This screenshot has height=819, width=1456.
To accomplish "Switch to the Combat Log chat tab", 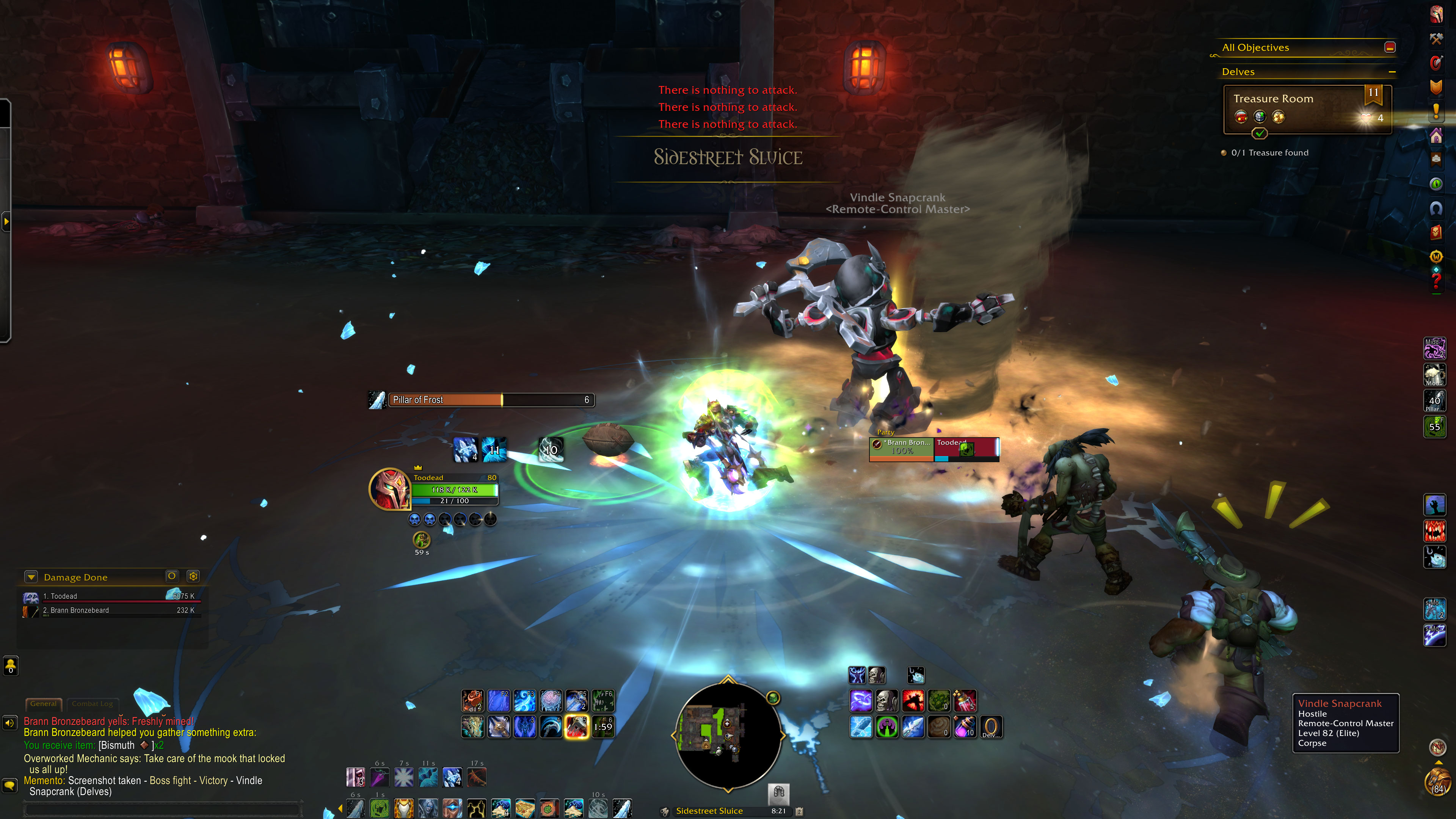I will tap(92, 704).
